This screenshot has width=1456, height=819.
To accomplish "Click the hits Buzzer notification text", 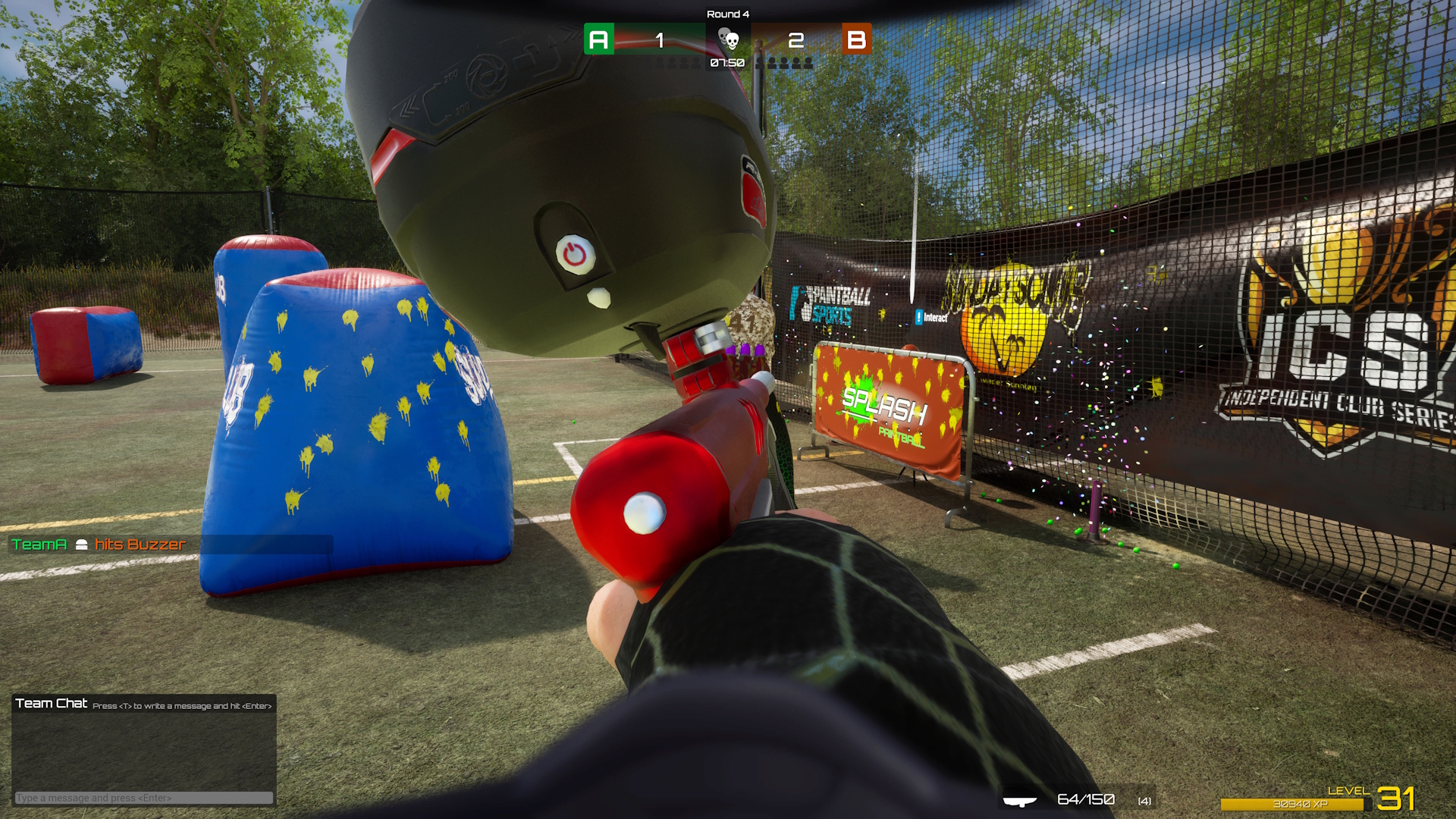I will [x=140, y=544].
